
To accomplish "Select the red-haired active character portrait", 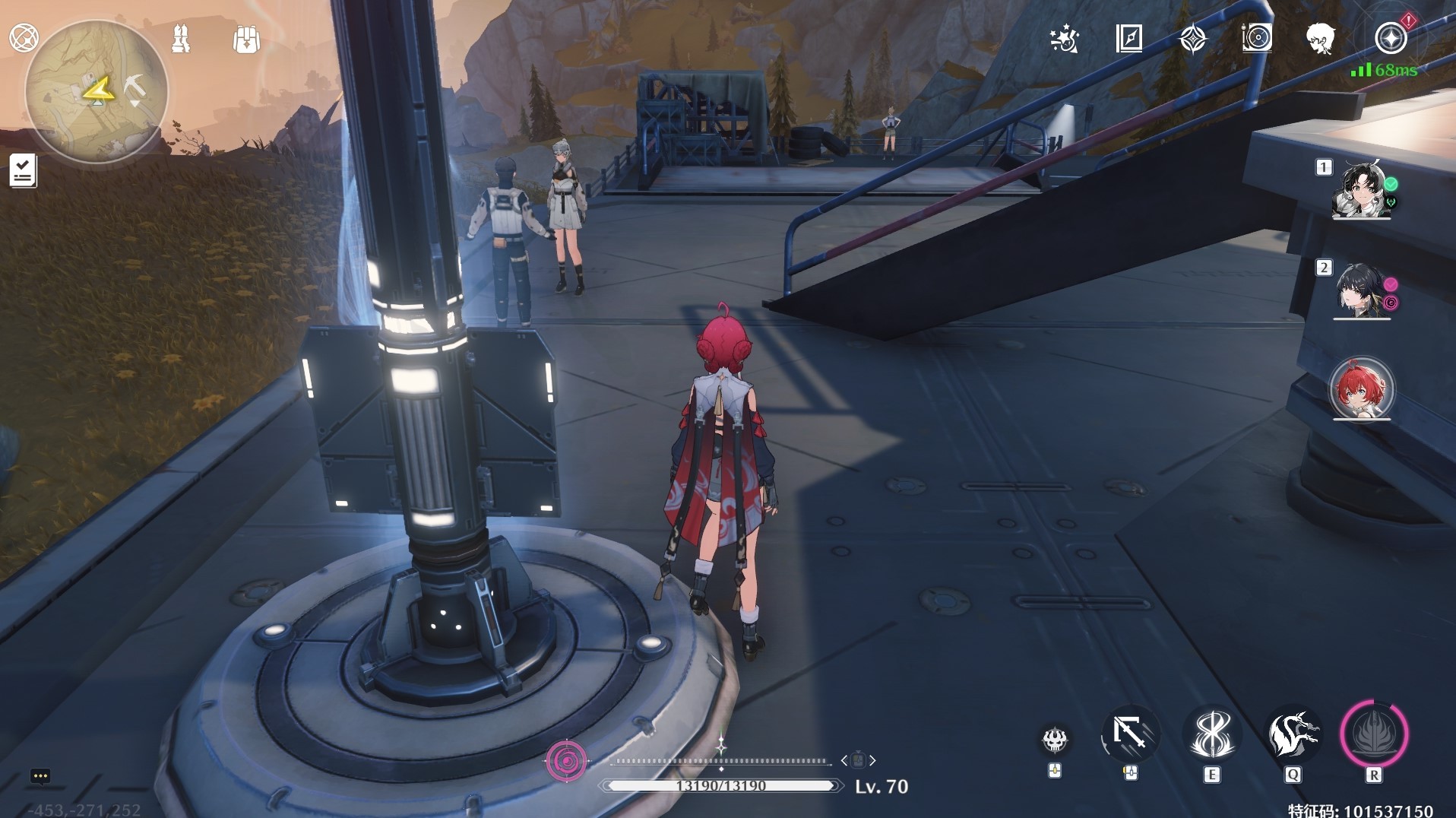I will tap(1361, 389).
